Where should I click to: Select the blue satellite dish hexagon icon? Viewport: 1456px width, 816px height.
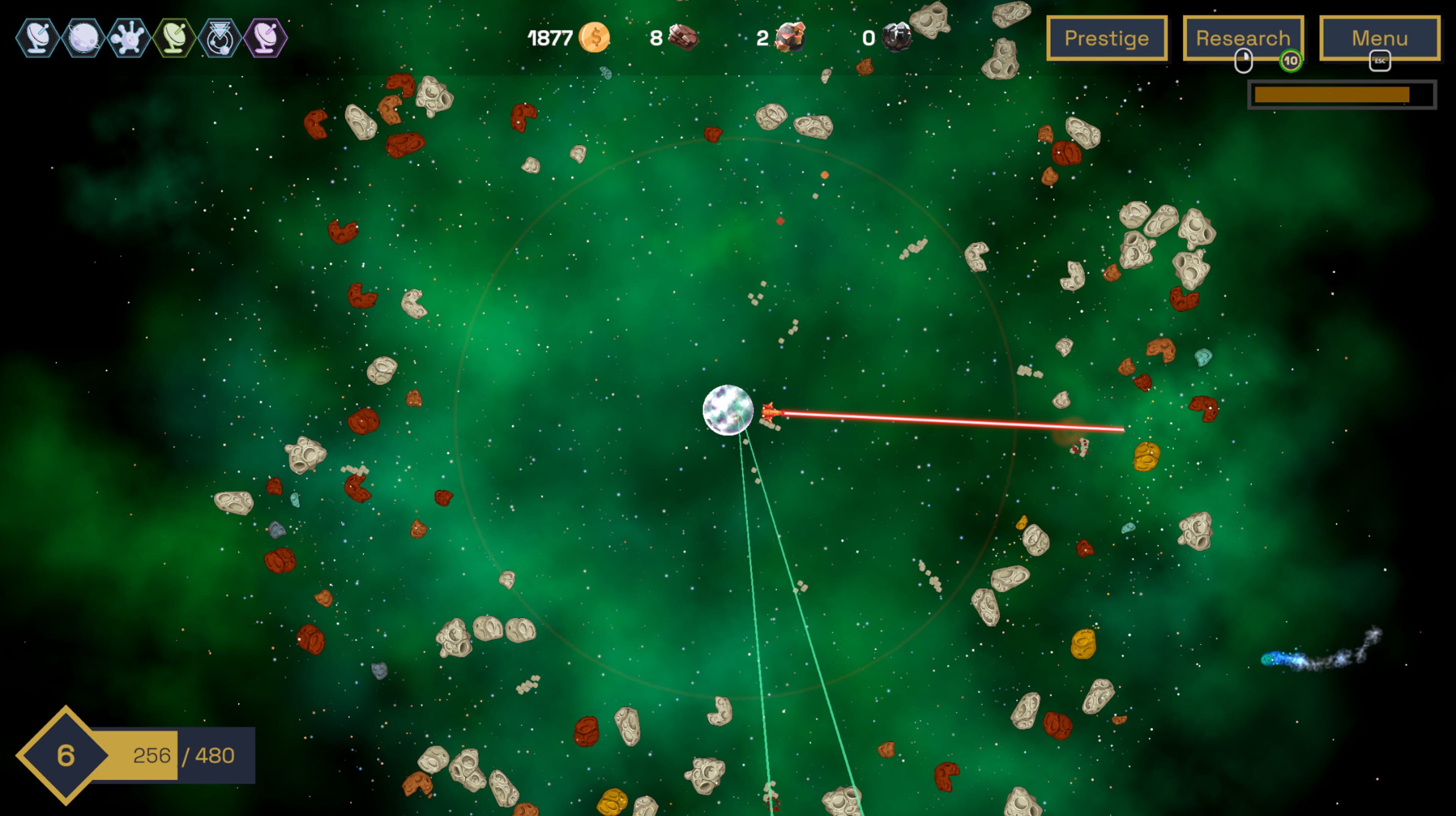tap(38, 38)
